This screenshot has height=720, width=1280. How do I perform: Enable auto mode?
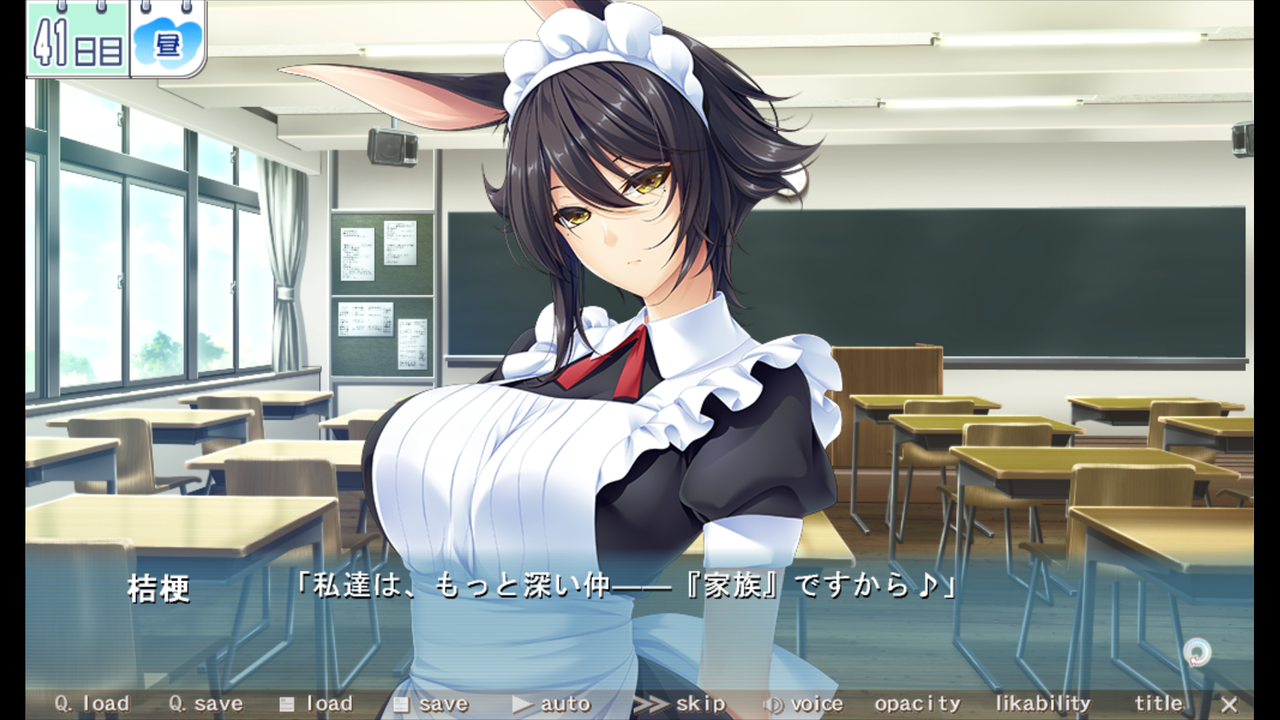(x=552, y=704)
